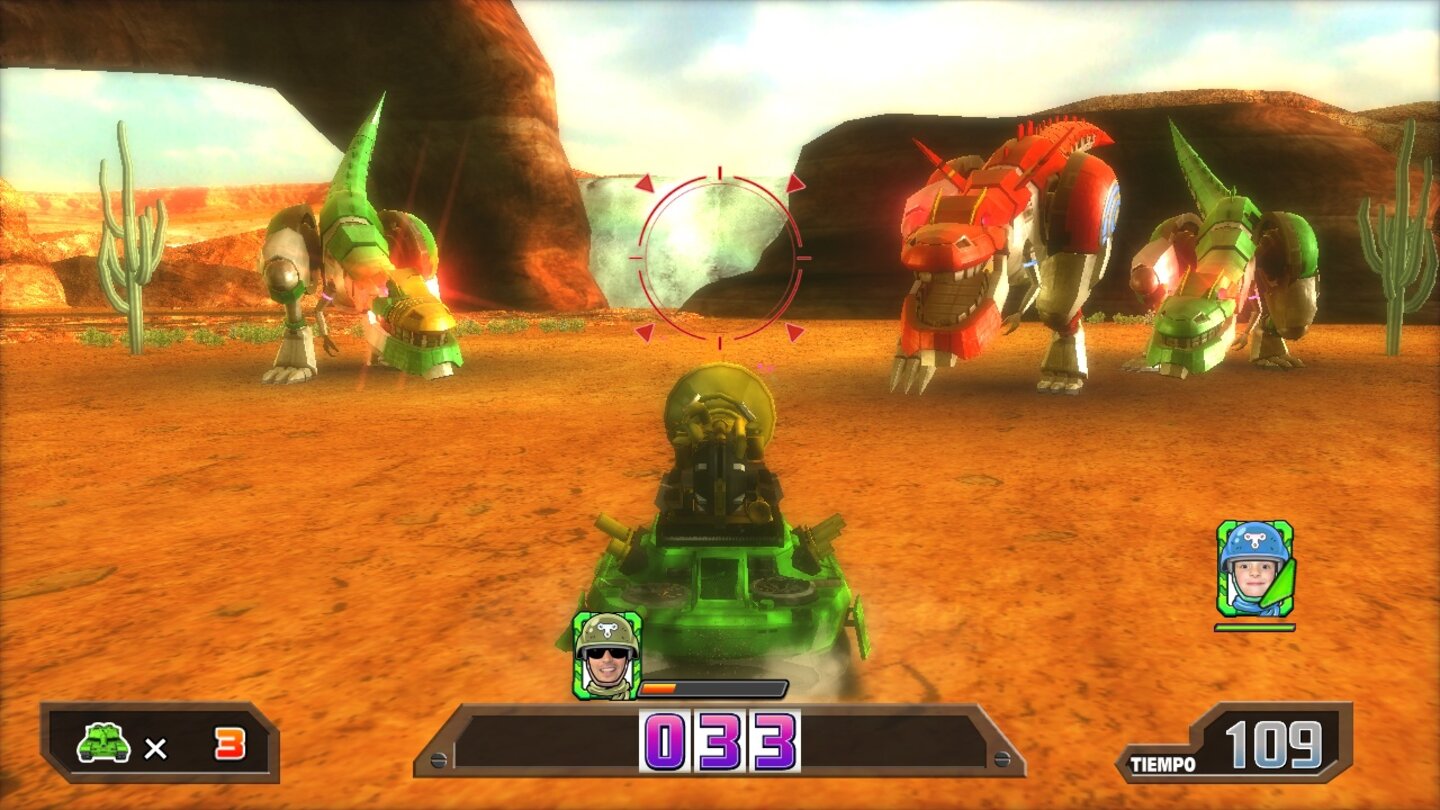The width and height of the screenshot is (1440, 810).
Task: Click the waterfall between the canyon rocks
Action: [620, 240]
